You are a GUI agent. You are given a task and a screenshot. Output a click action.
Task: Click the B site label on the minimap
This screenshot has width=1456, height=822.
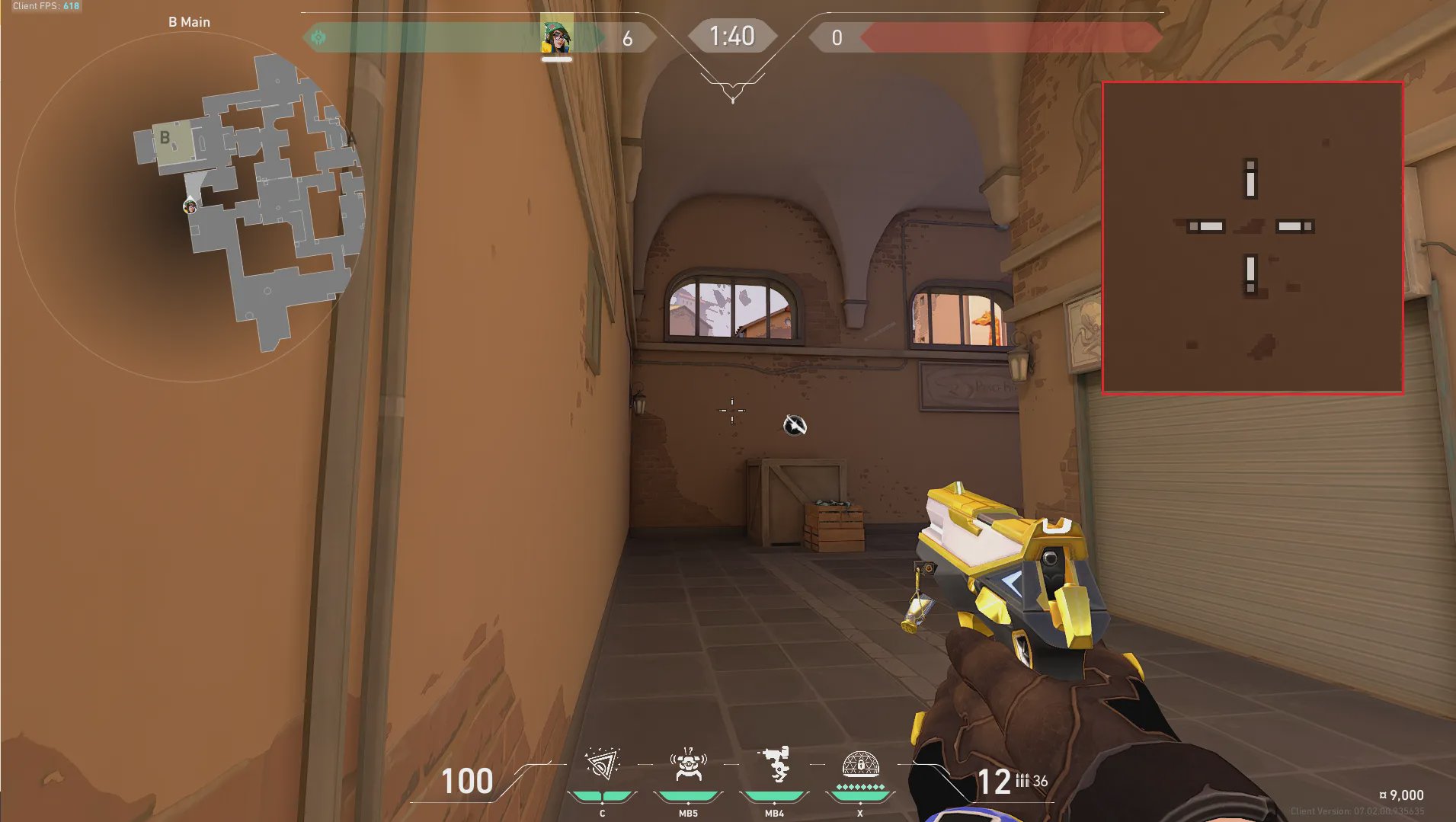165,138
